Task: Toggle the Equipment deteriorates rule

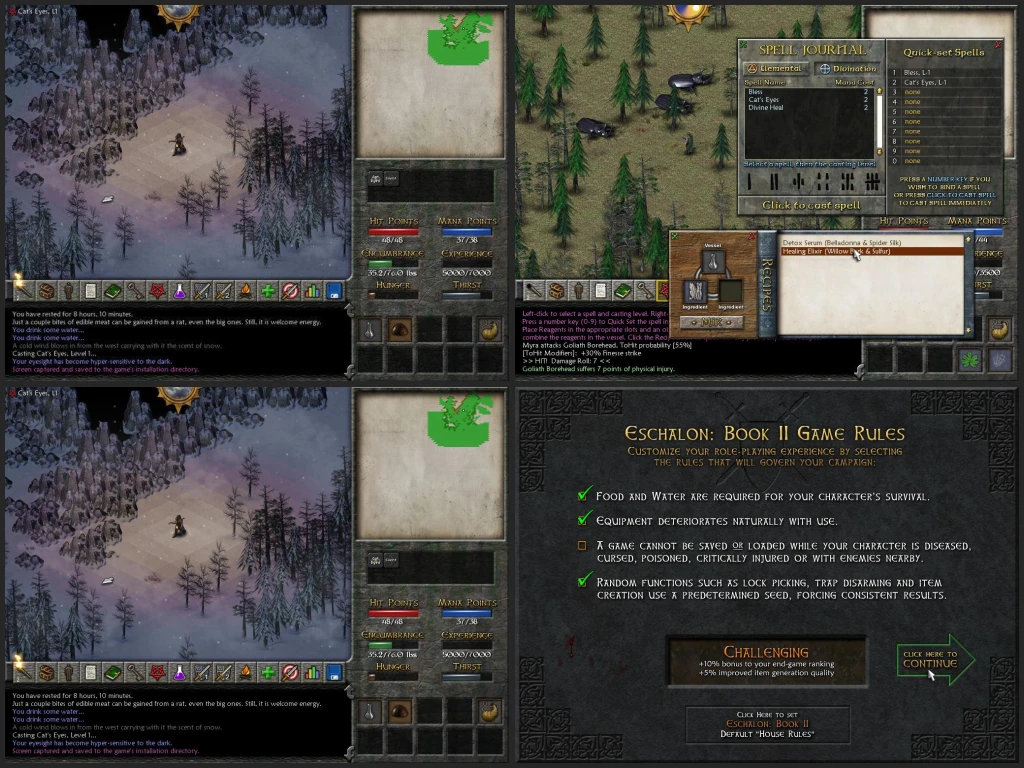Action: 583,520
